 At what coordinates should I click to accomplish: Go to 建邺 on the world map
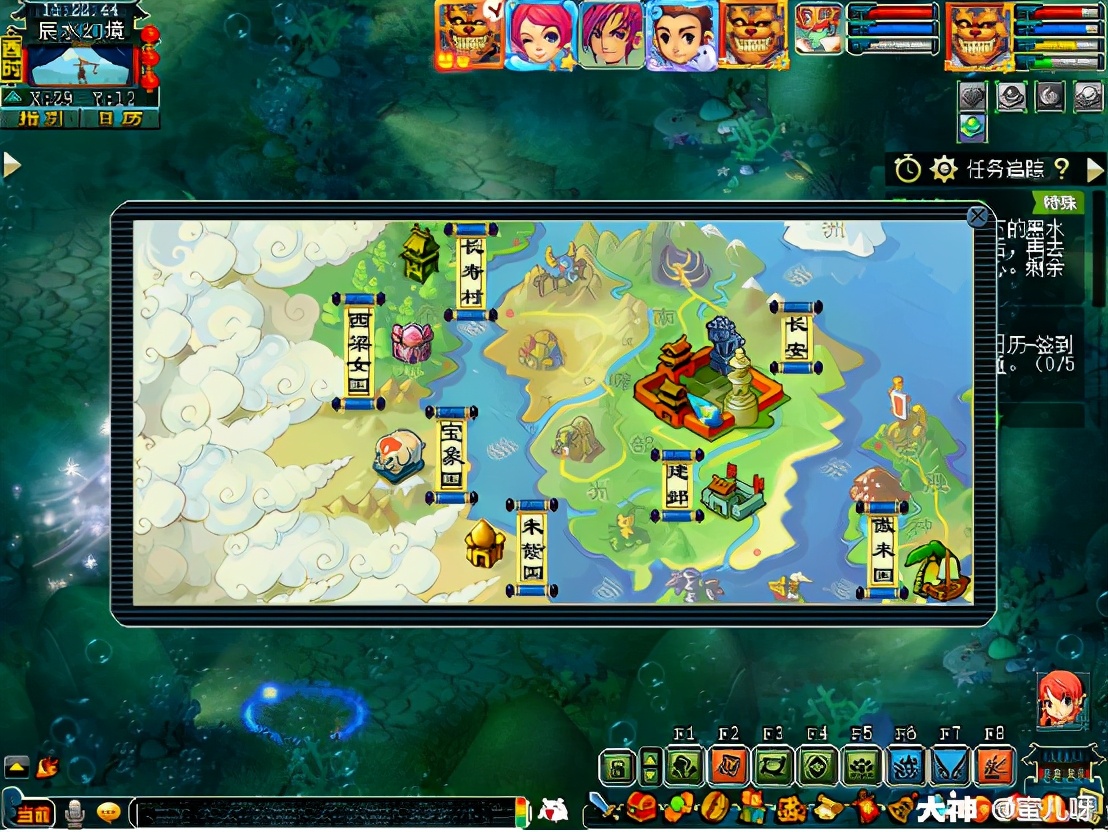[677, 485]
